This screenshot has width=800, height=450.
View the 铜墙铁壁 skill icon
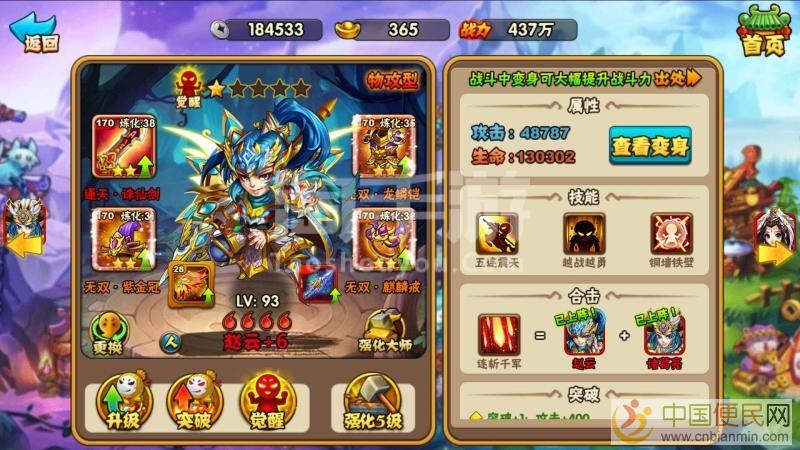click(668, 234)
